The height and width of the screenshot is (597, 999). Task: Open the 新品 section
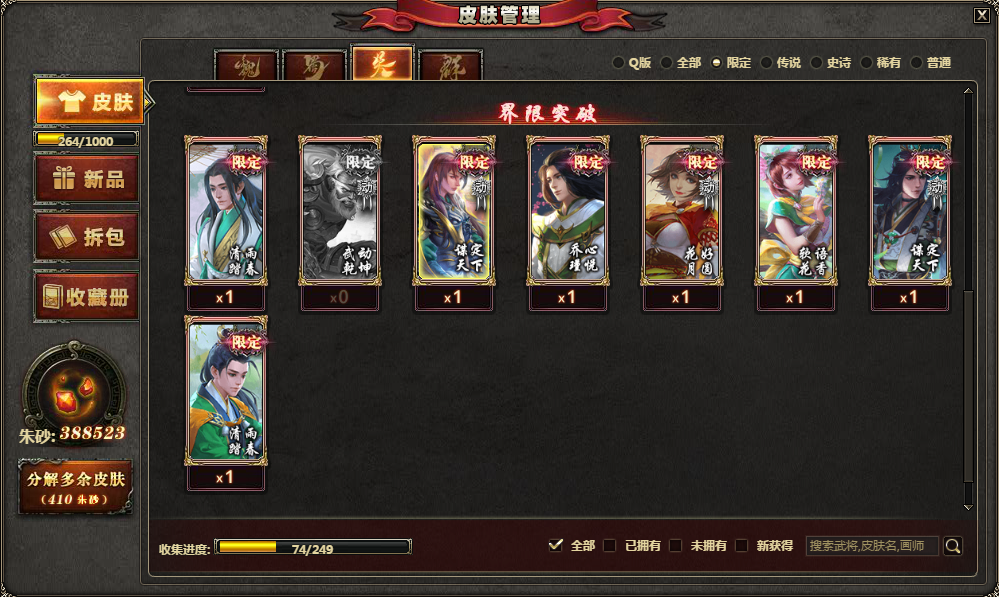click(86, 179)
